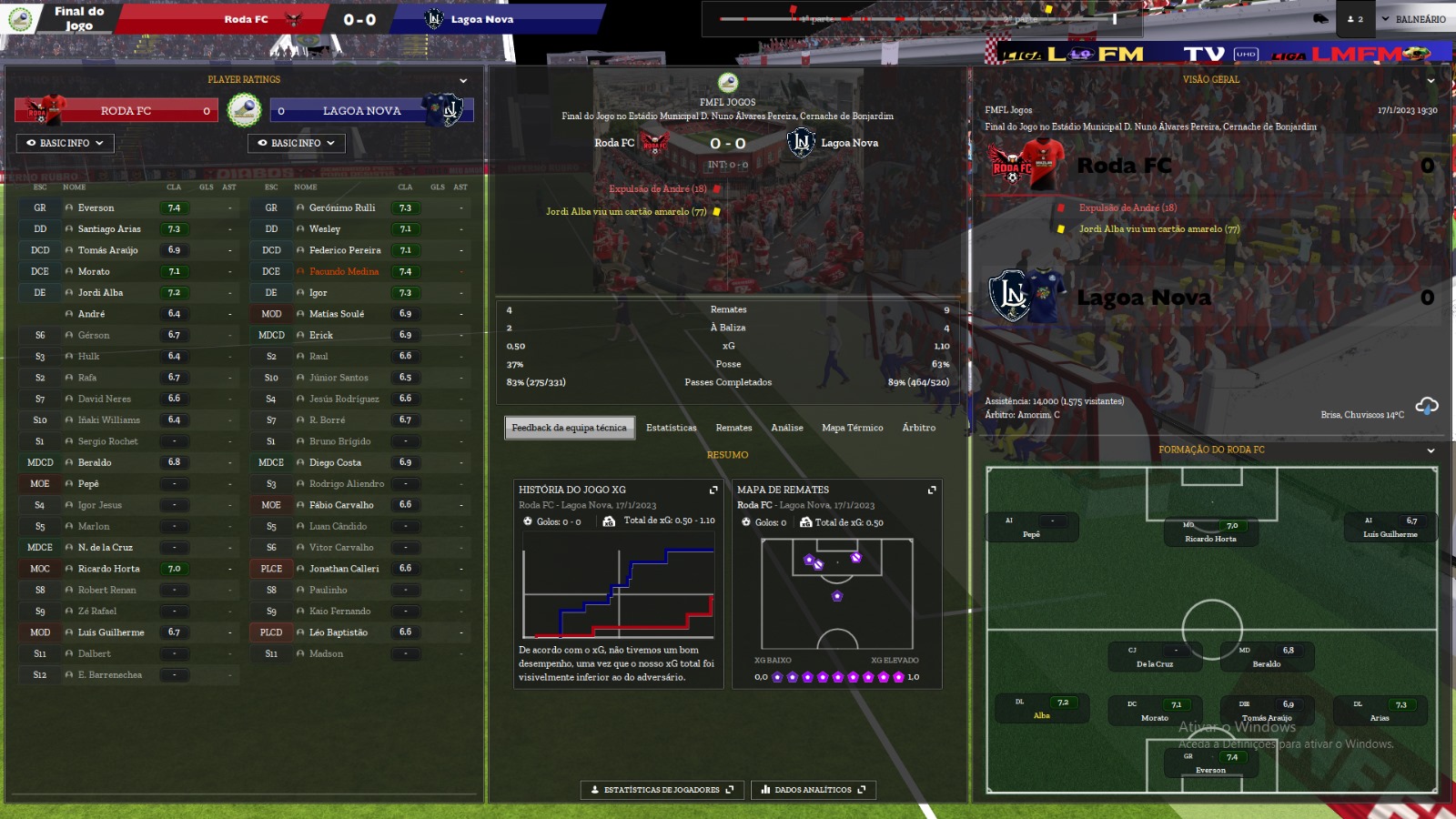Open the Formação do Roda FC dropdown
The width and height of the screenshot is (1456, 819).
(x=1431, y=450)
